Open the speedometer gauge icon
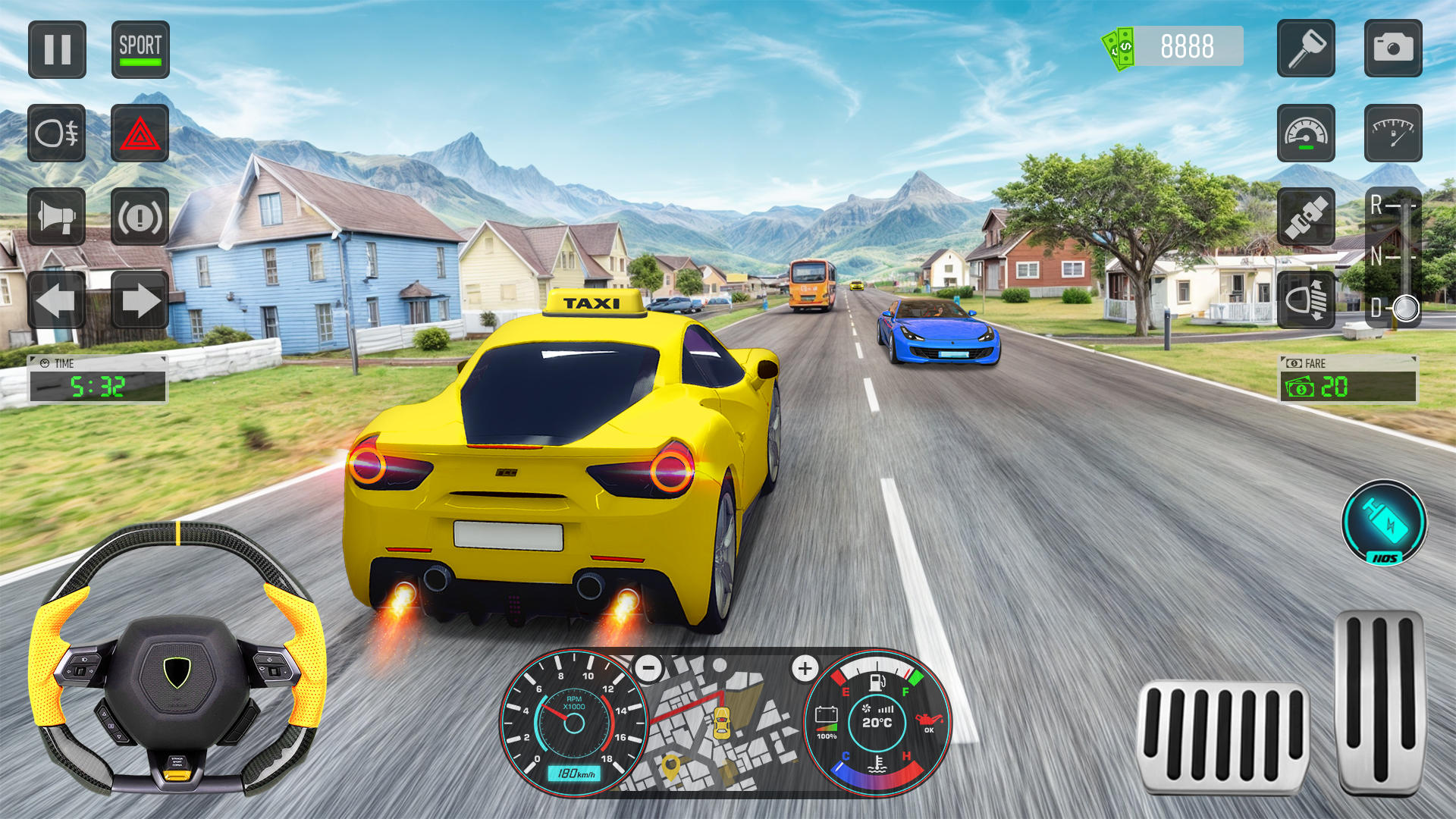The width and height of the screenshot is (1456, 819). (1306, 135)
